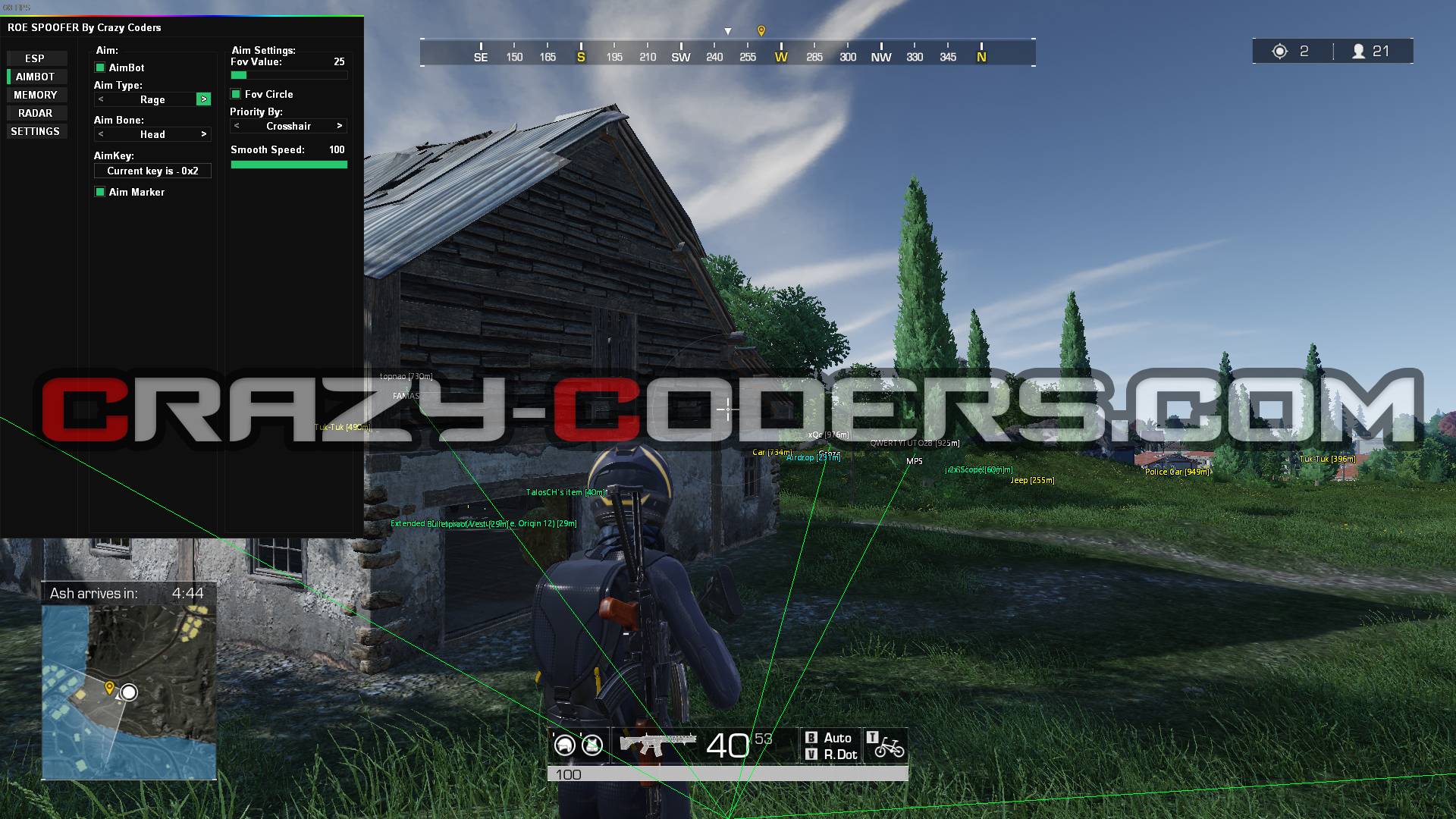Select the helmet icon on the HUD bar
The width and height of the screenshot is (1456, 819).
pyautogui.click(x=564, y=745)
